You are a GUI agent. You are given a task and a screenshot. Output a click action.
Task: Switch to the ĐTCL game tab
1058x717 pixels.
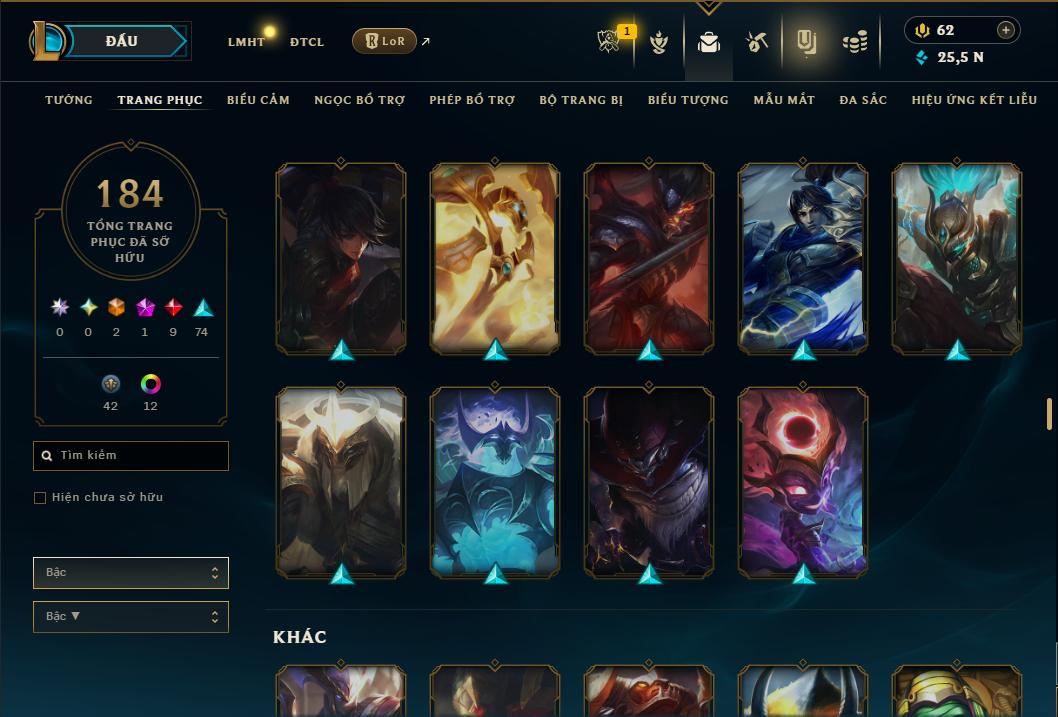click(307, 42)
